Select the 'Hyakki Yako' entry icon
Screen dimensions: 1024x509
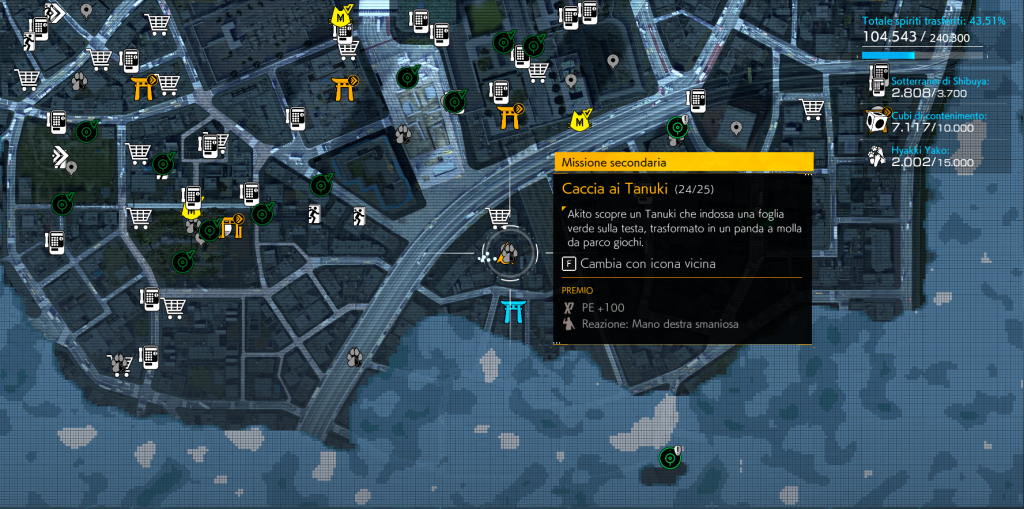(876, 156)
